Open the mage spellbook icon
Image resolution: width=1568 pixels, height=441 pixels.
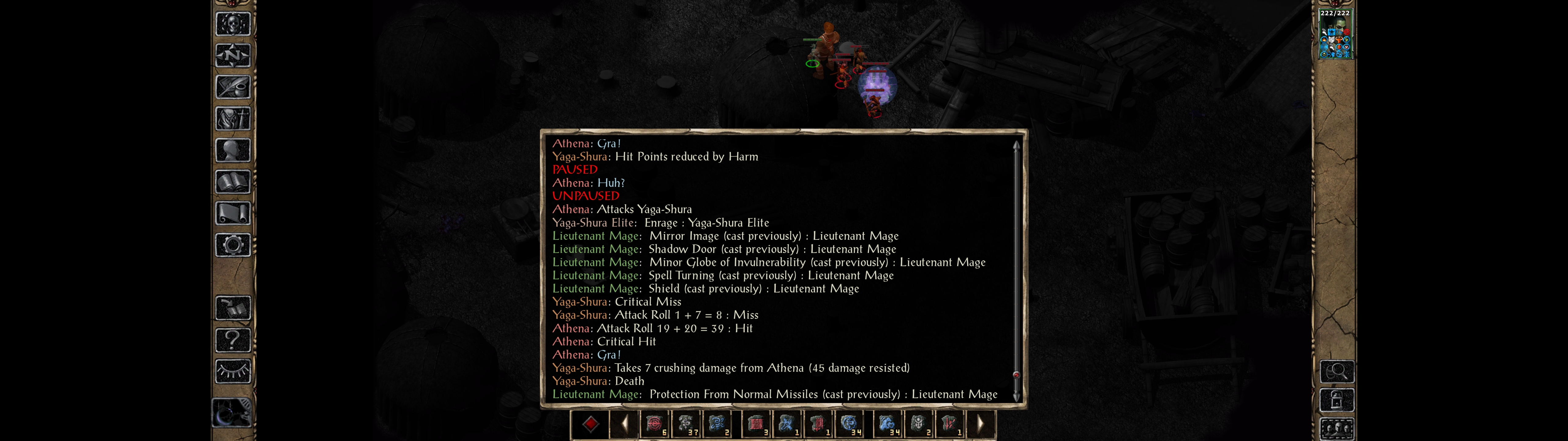(x=232, y=182)
